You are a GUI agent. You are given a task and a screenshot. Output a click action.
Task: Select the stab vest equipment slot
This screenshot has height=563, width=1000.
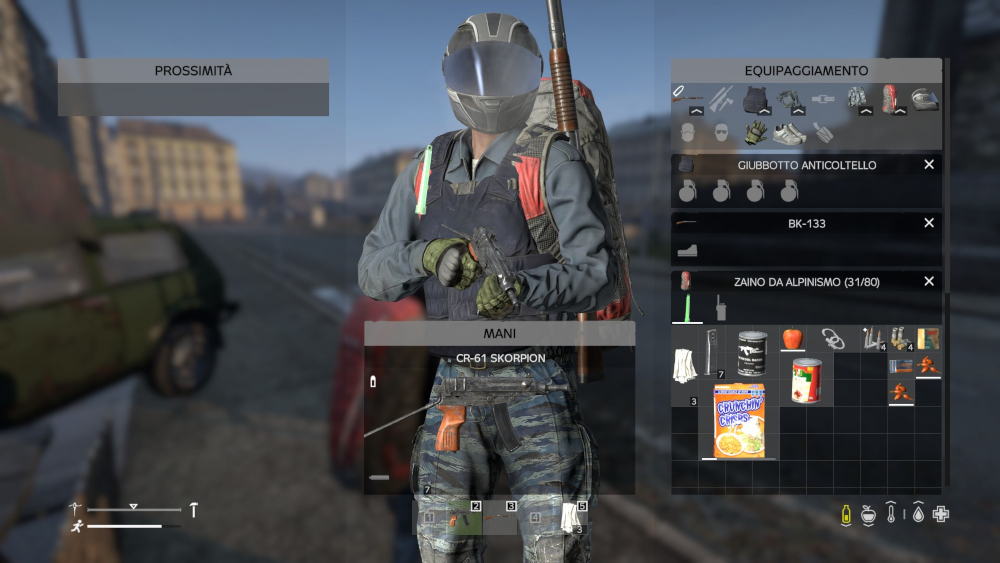756,99
